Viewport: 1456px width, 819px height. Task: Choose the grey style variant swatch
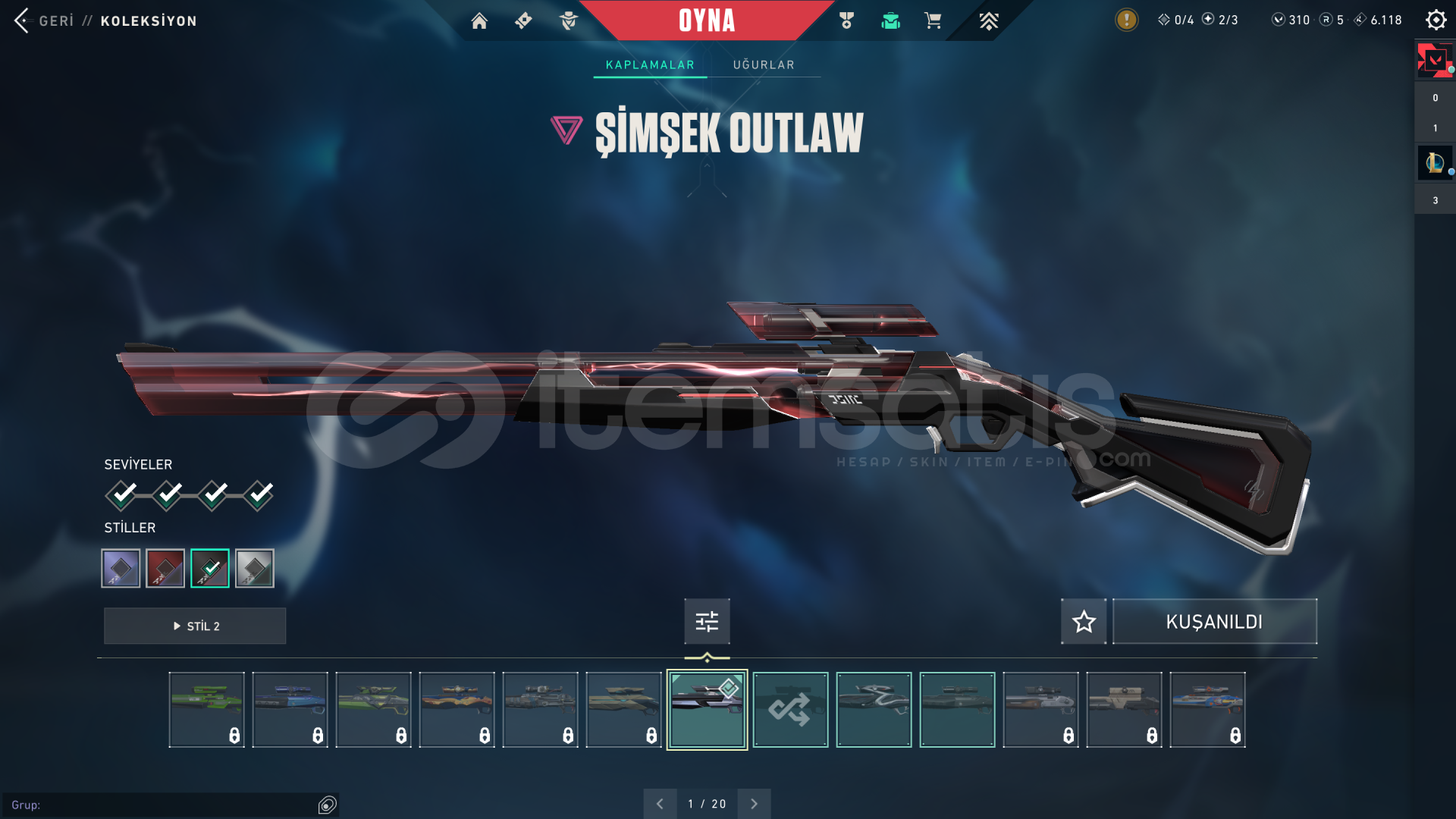click(x=255, y=568)
